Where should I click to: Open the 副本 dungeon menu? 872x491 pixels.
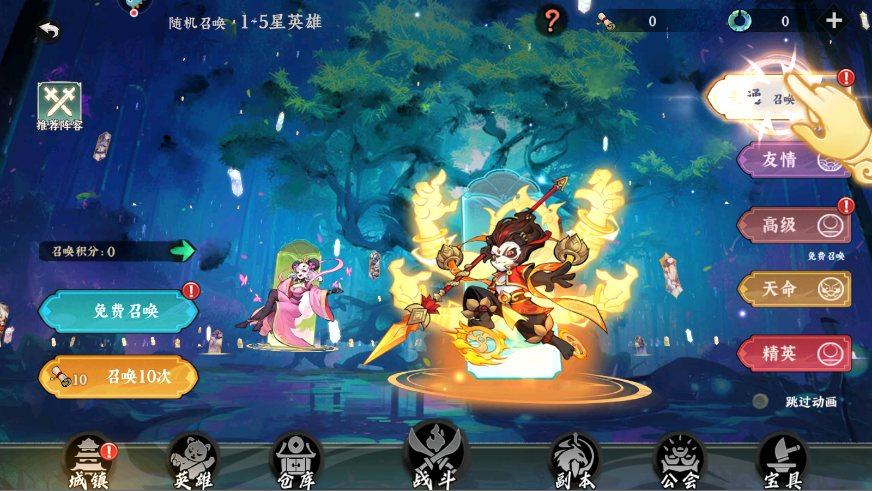pyautogui.click(x=574, y=461)
